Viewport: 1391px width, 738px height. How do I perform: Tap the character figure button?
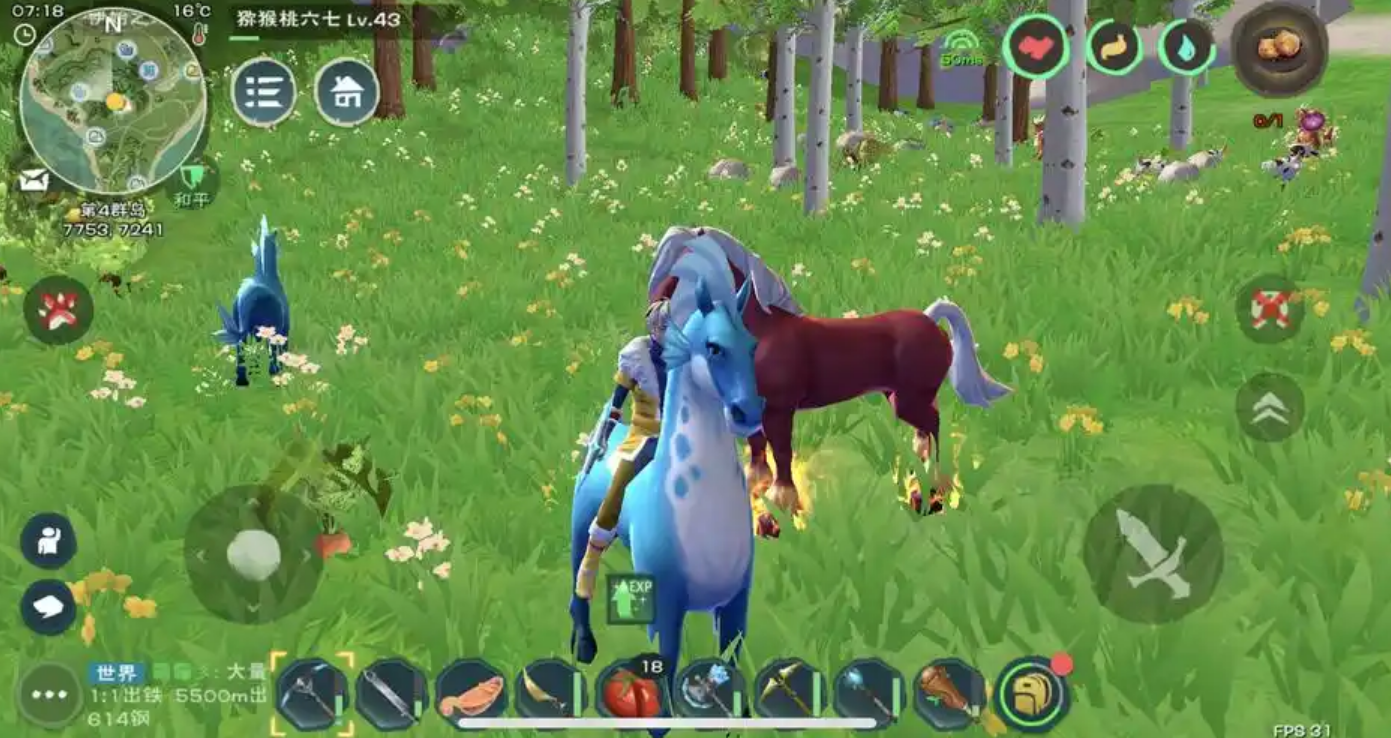(x=48, y=541)
